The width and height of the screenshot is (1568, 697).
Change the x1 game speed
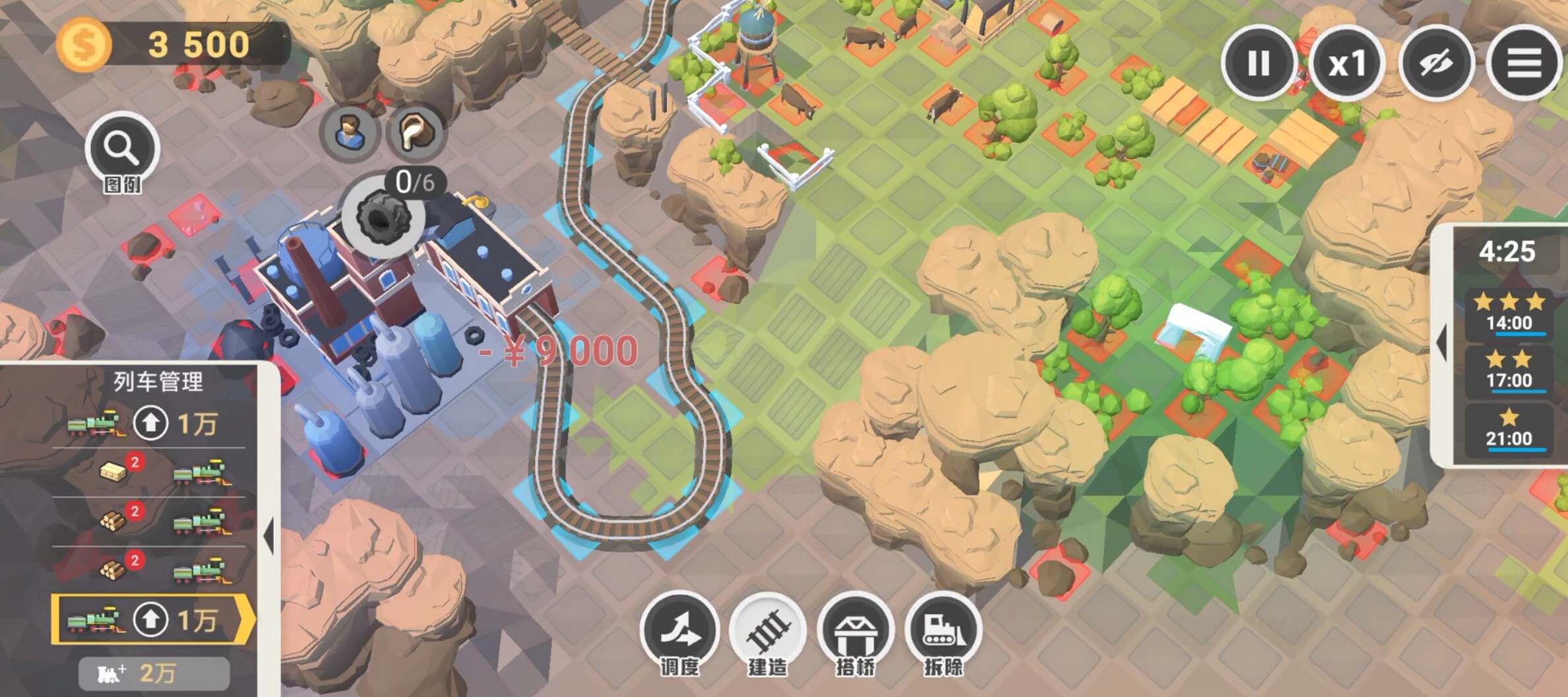coord(1346,63)
